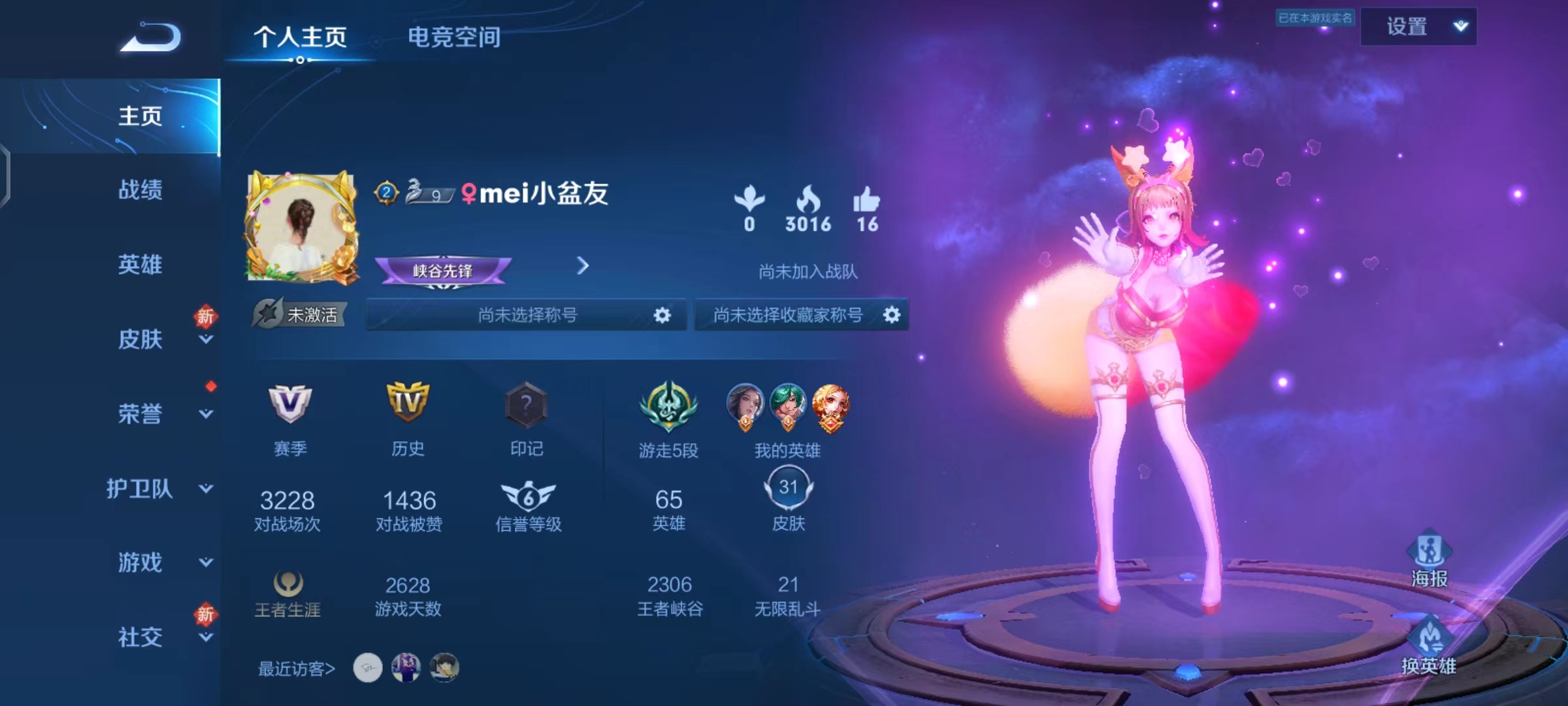Viewport: 1568px width, 706px height.
Task: Click the back arrow button
Action: coord(151,37)
